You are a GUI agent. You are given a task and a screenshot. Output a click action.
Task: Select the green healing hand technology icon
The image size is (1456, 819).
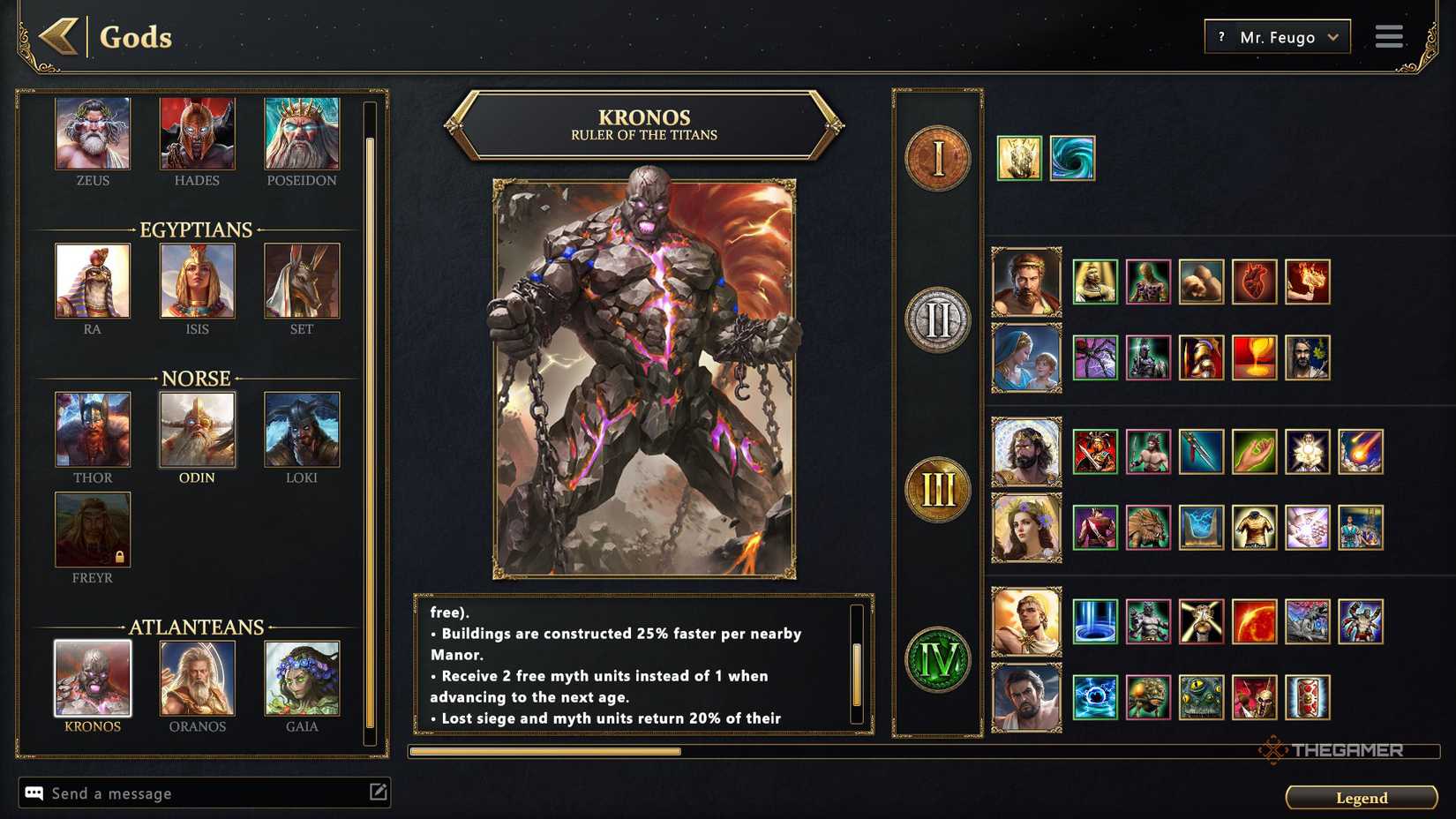click(x=1253, y=450)
